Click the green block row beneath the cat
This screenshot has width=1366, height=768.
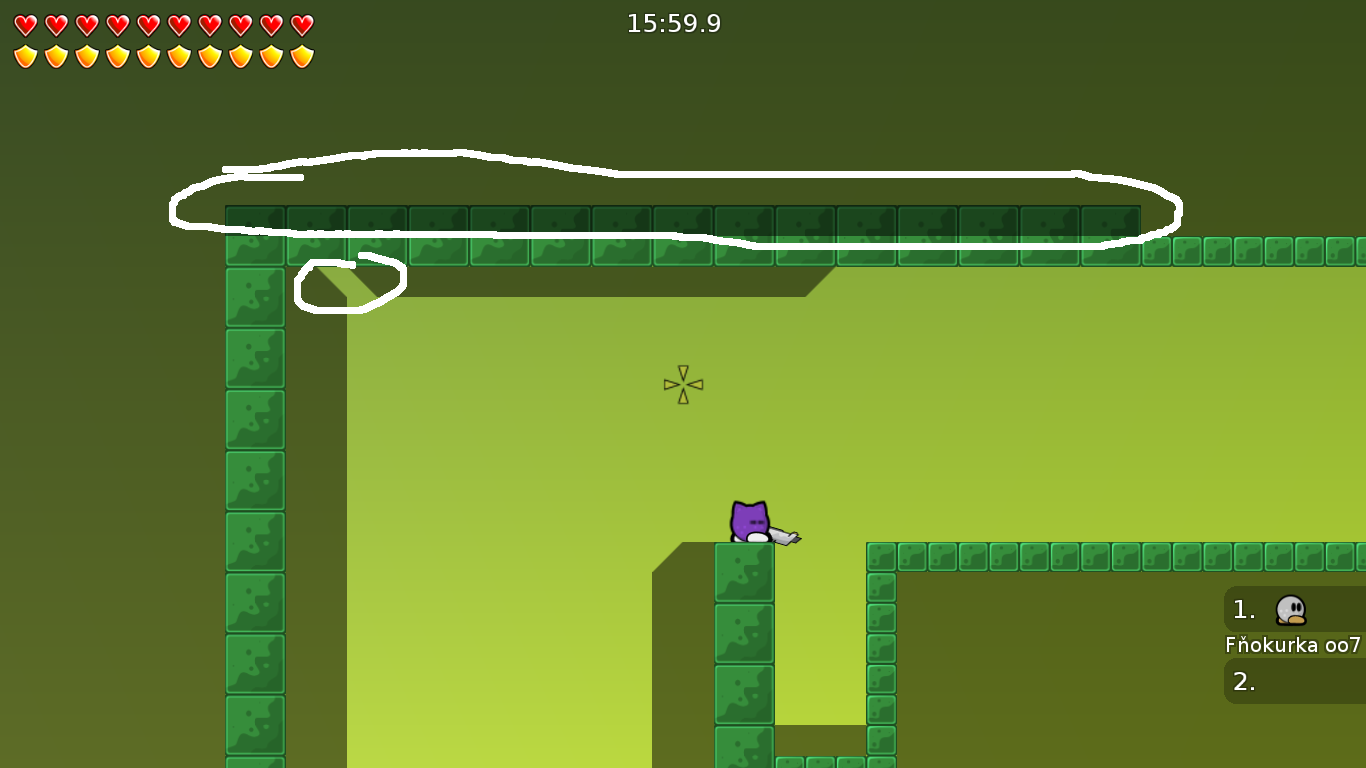tap(744, 630)
